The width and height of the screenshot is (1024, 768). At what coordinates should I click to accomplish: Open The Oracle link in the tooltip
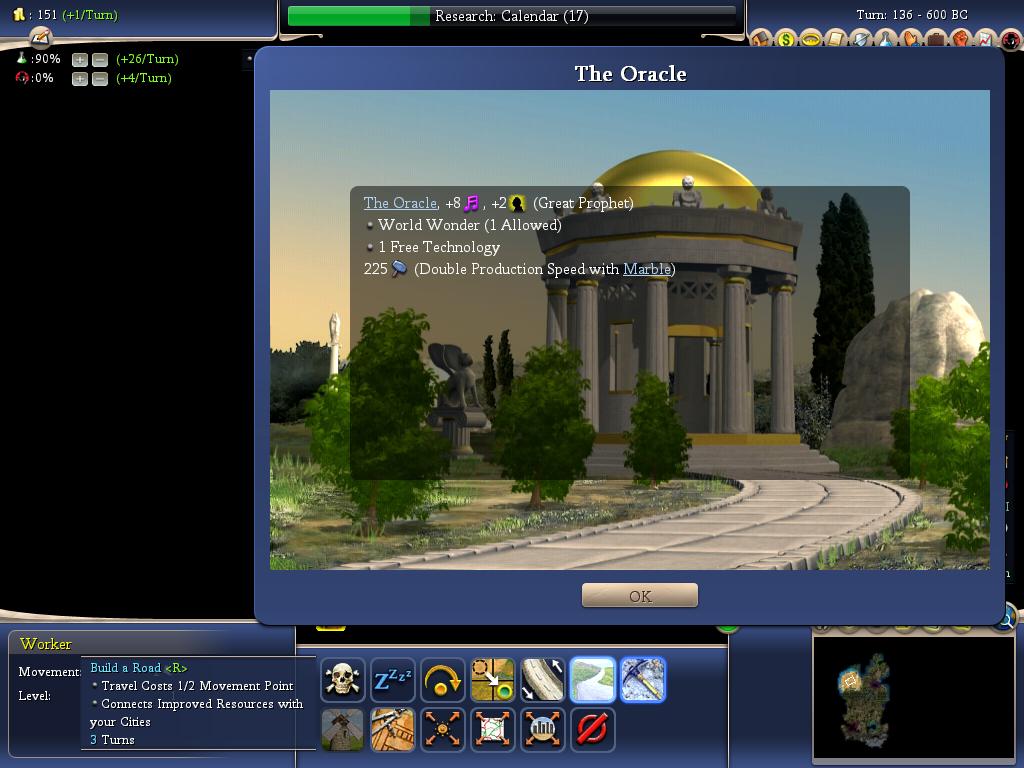click(400, 203)
